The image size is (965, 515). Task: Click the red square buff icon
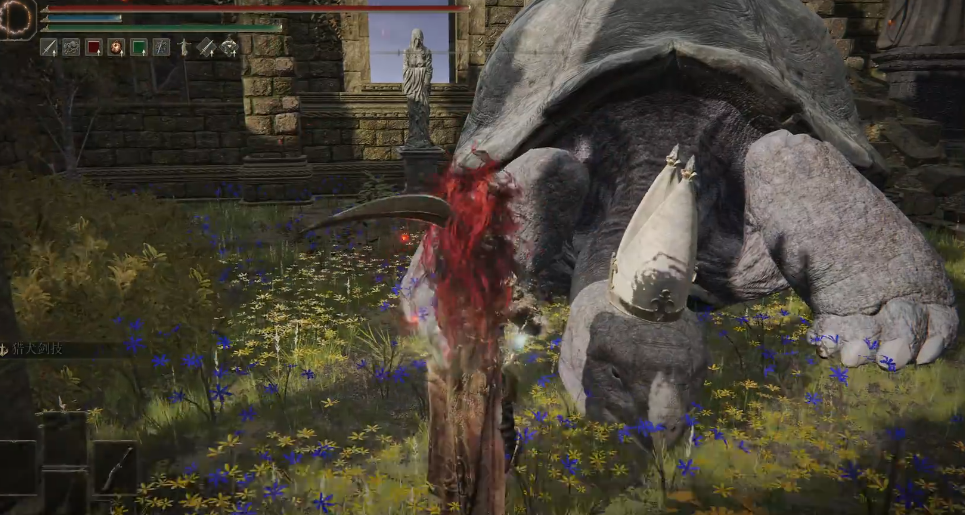tap(94, 47)
